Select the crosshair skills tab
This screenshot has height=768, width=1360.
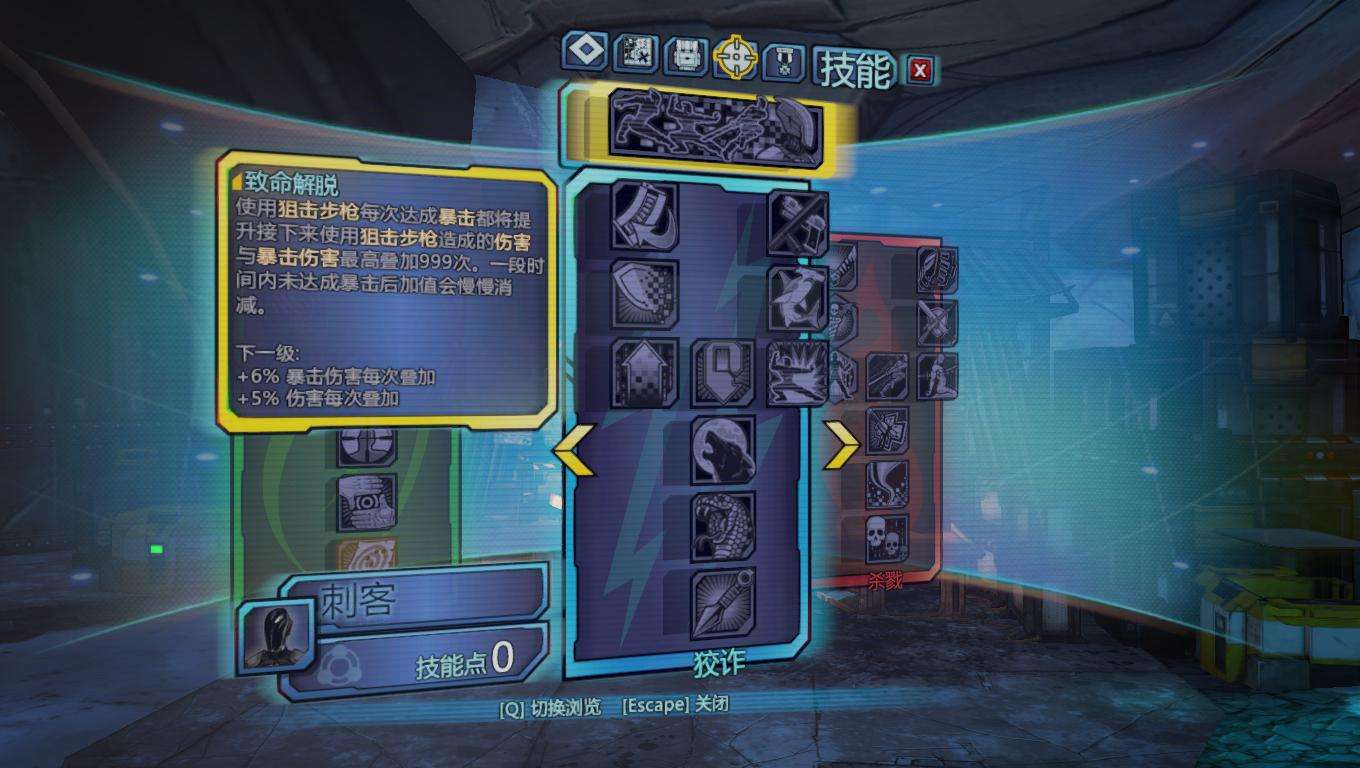[x=736, y=58]
